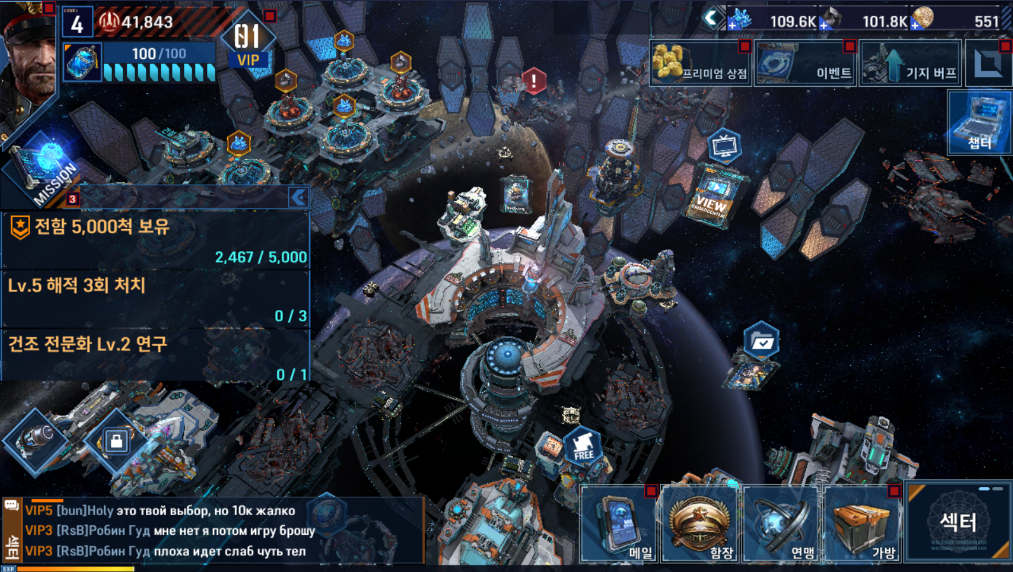Select the Lv.5 해적 3회 처치 mission
Image resolution: width=1013 pixels, height=572 pixels.
tap(155, 299)
